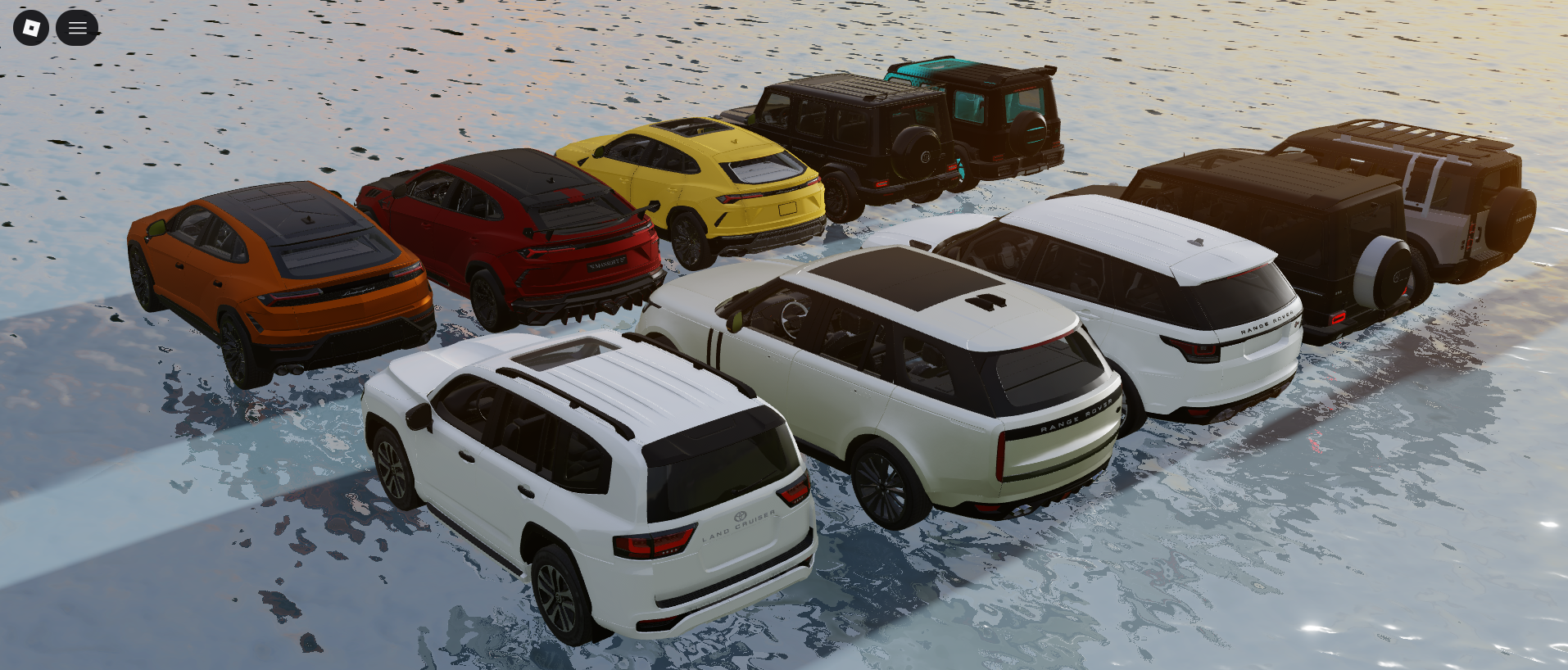This screenshot has width=1568, height=670.
Task: Open the hamburger menu button
Action: click(x=77, y=28)
